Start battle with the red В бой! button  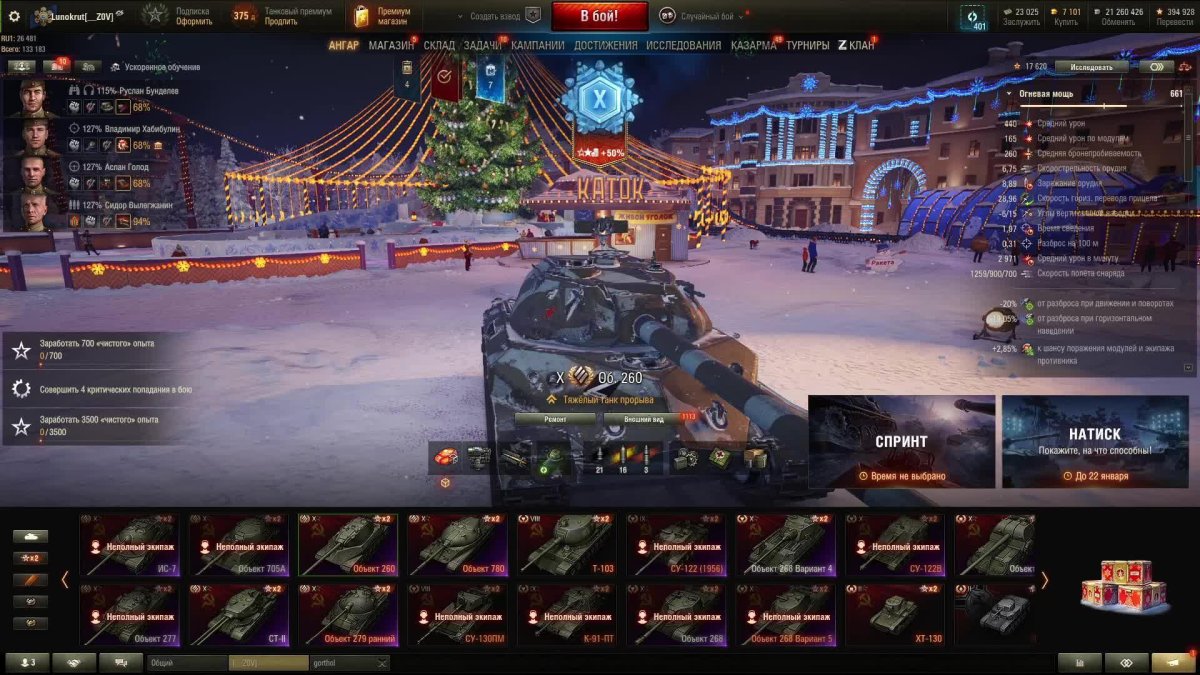pos(599,16)
